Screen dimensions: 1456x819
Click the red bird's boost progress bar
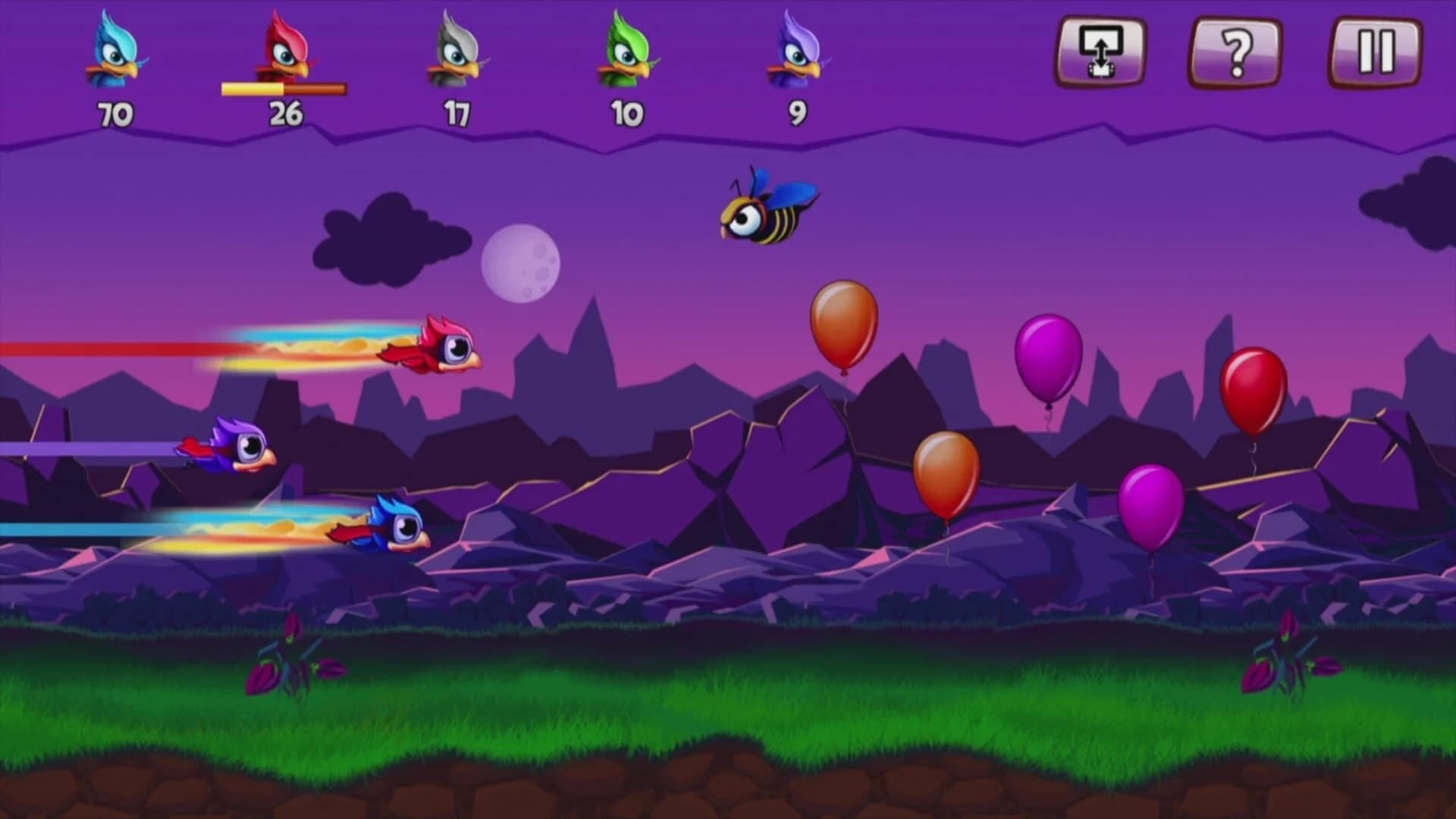(284, 89)
